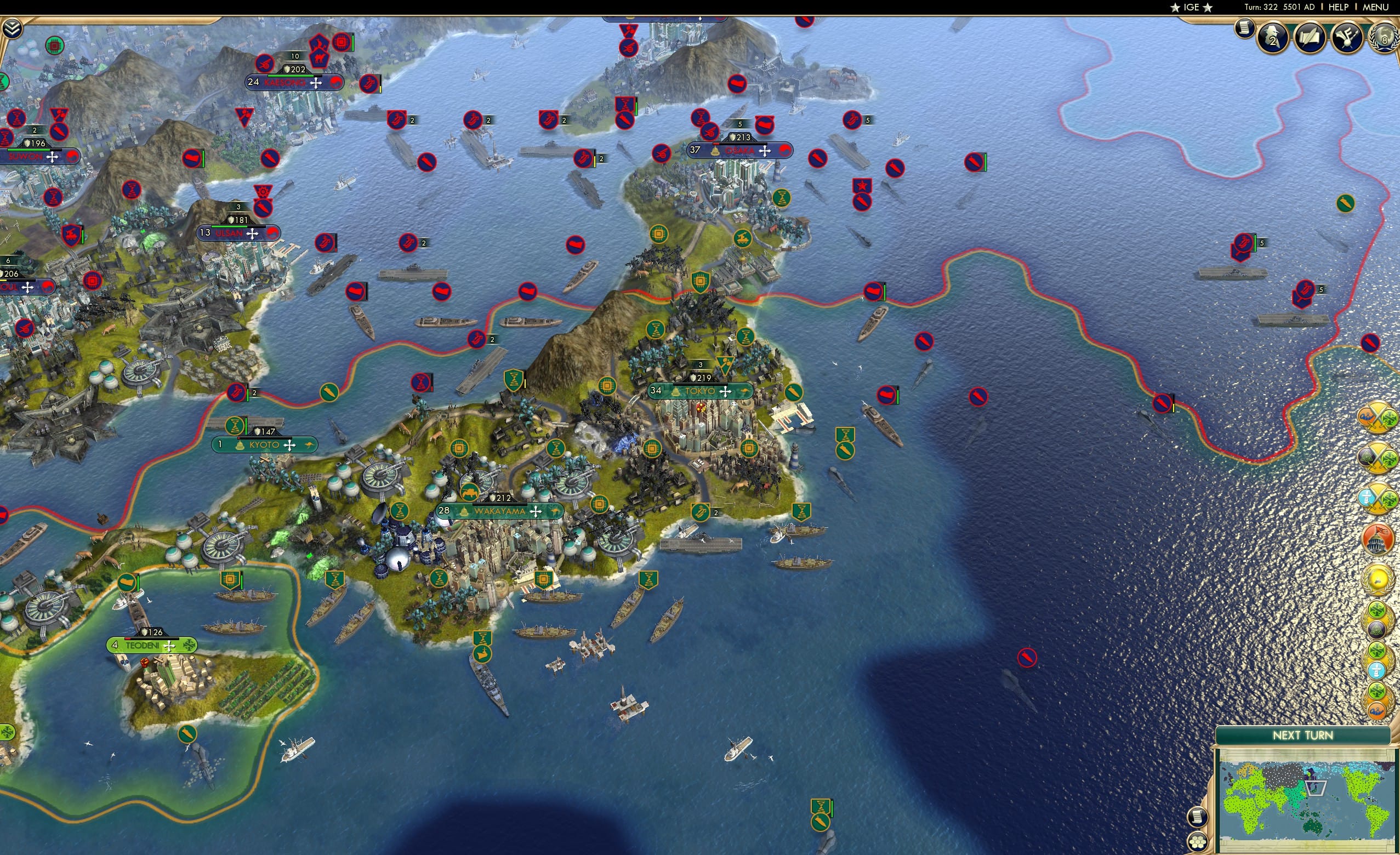This screenshot has width=1400, height=855.
Task: Toggle strategic view with the hex icon
Action: click(1198, 842)
